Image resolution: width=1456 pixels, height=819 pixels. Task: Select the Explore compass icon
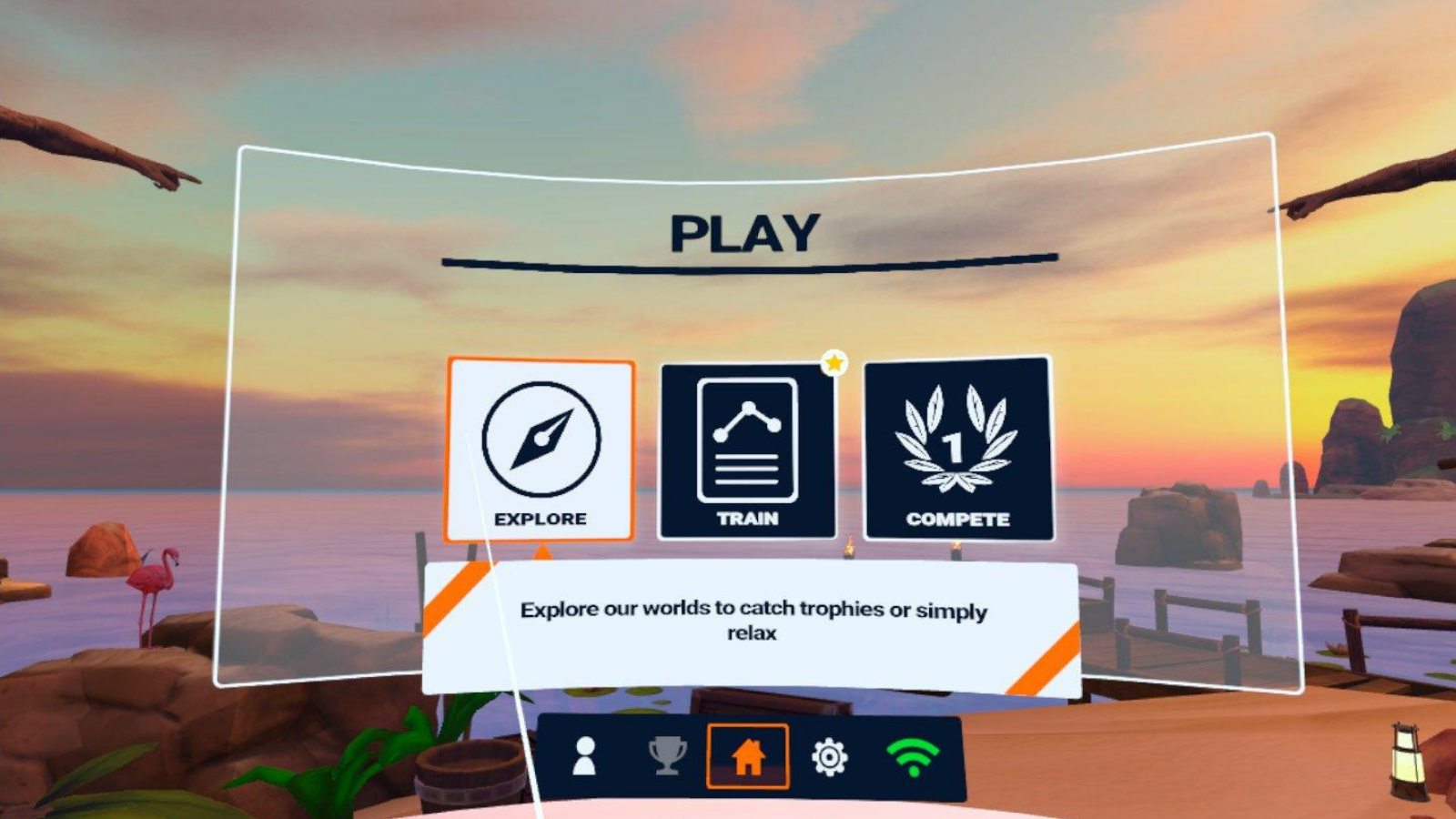[541, 440]
